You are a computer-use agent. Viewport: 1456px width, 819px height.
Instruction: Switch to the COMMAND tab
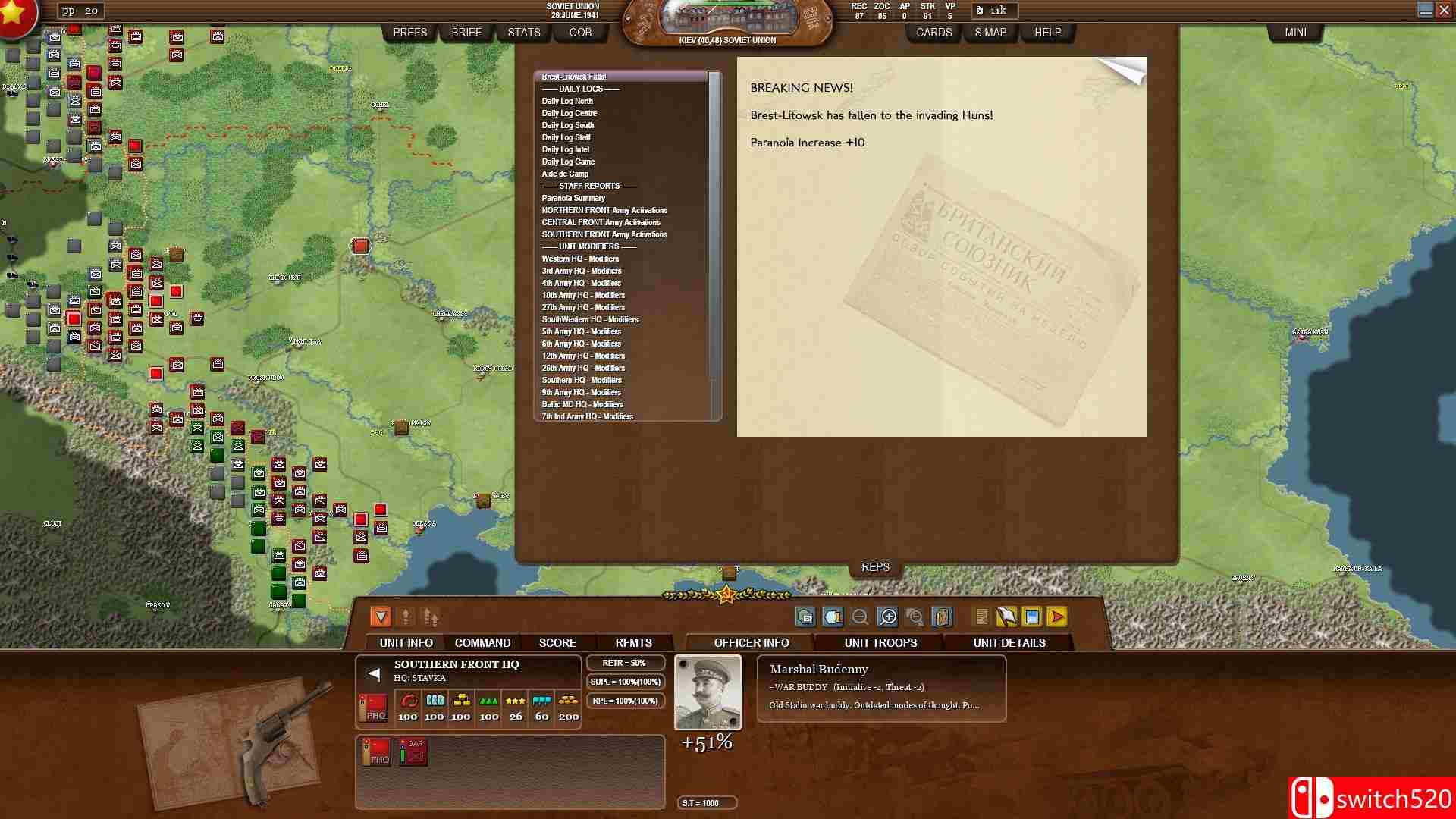[x=482, y=642]
